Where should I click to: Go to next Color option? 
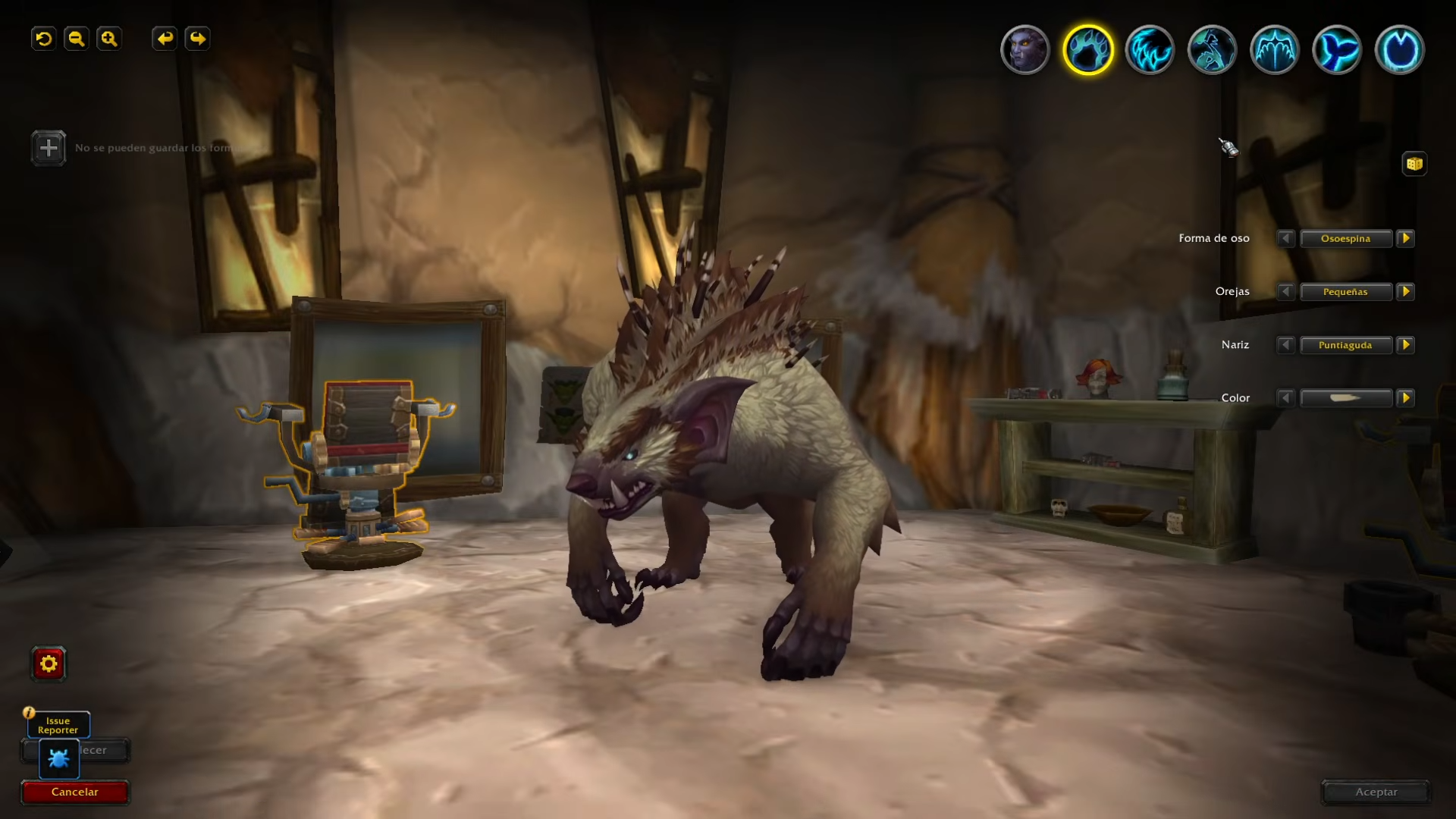[x=1406, y=397]
